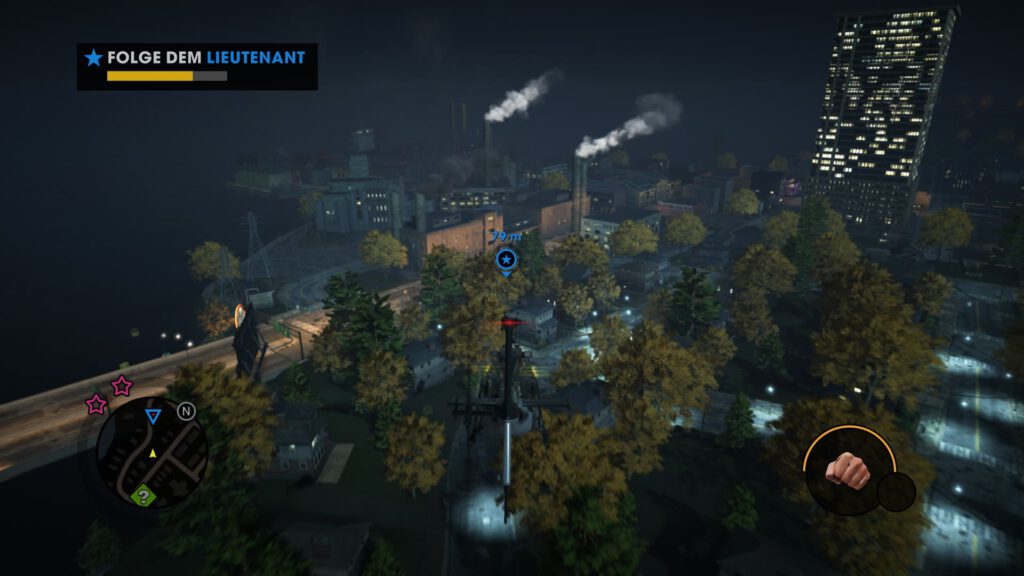The height and width of the screenshot is (576, 1024).
Task: Click the blue triangle marker on minimap
Action: [152, 416]
